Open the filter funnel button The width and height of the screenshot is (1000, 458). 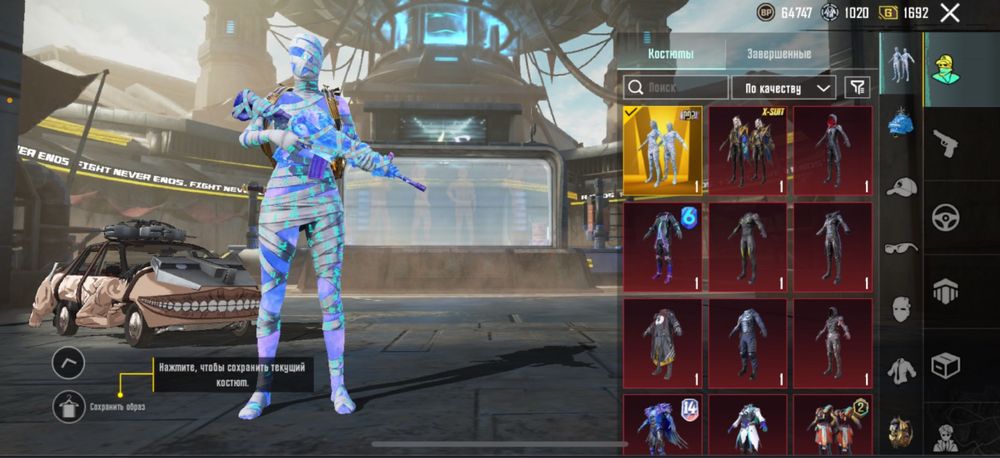[857, 88]
